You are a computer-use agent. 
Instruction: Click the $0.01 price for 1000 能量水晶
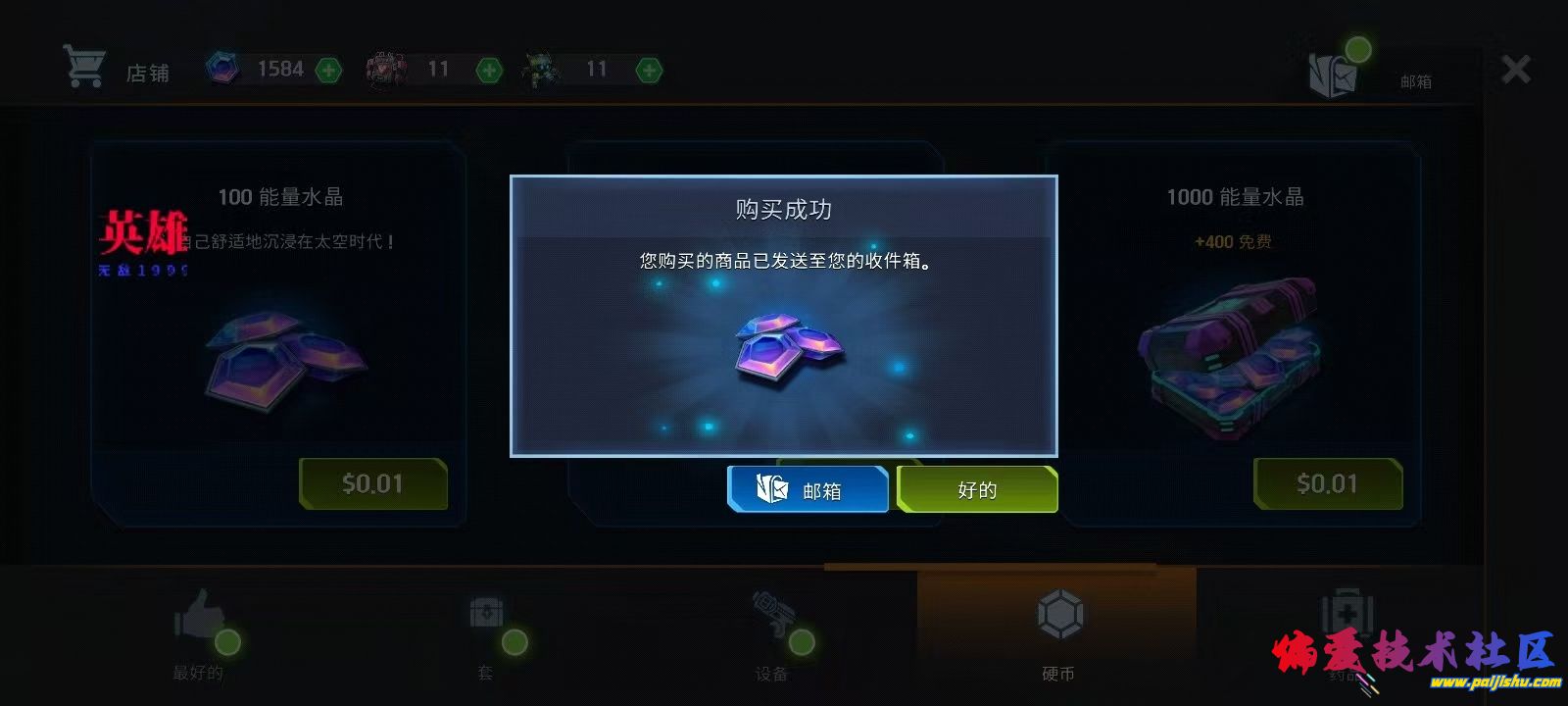[1328, 483]
